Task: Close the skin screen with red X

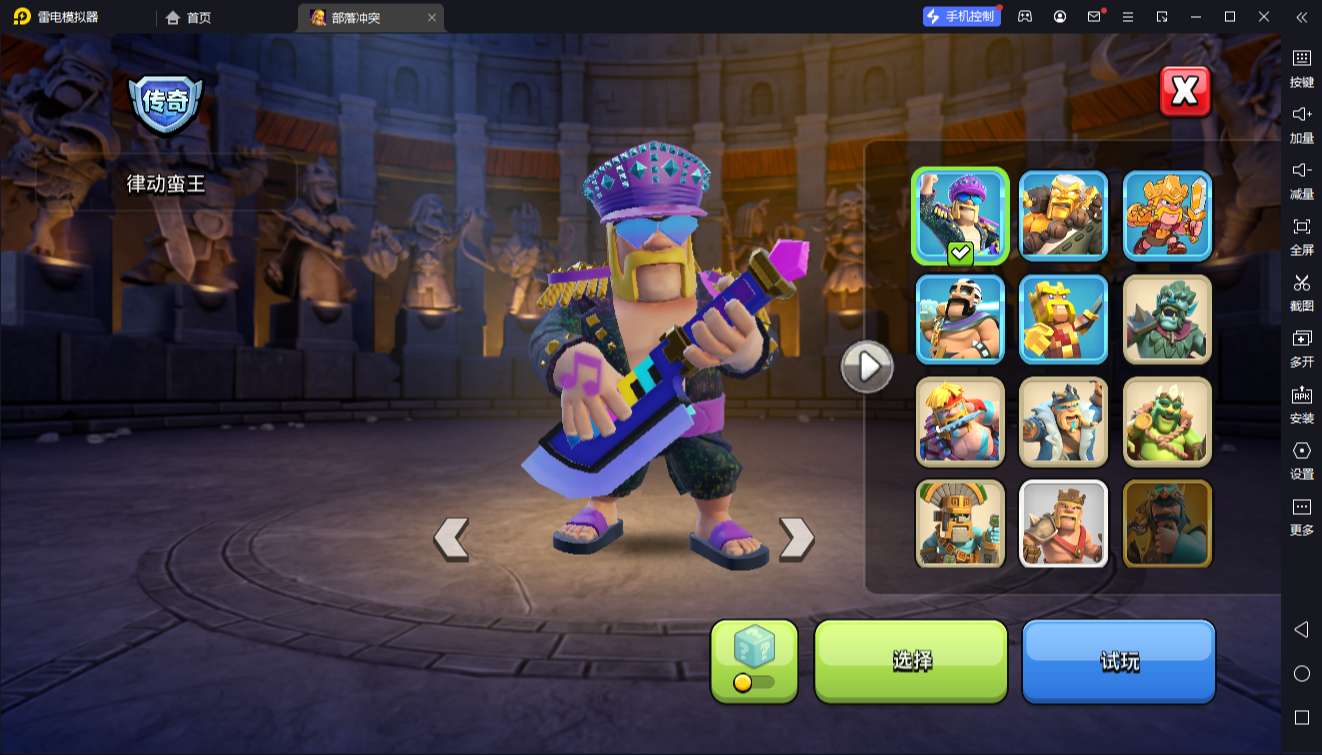Action: coord(1185,92)
